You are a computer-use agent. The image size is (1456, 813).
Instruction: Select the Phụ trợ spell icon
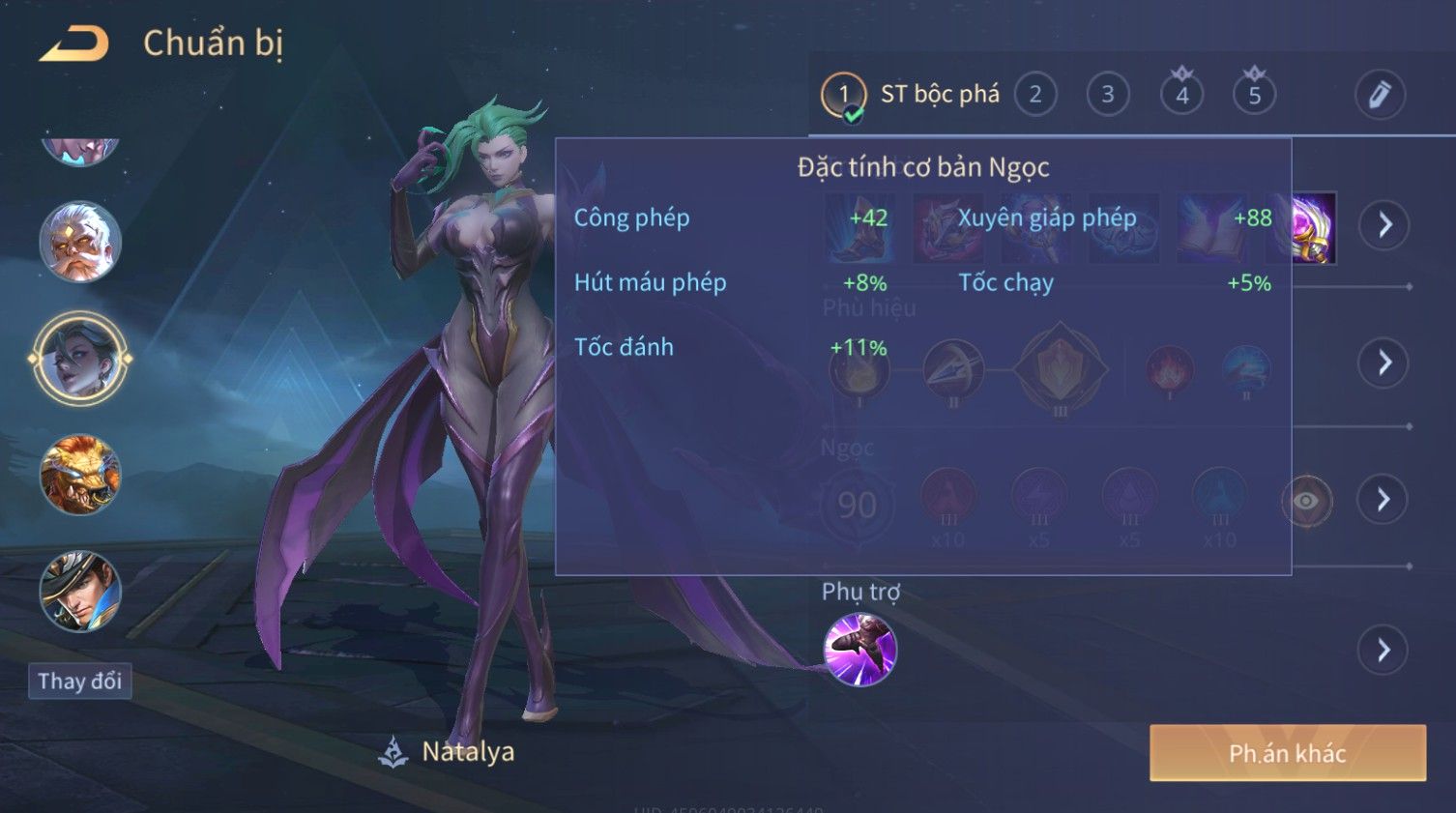(x=859, y=650)
